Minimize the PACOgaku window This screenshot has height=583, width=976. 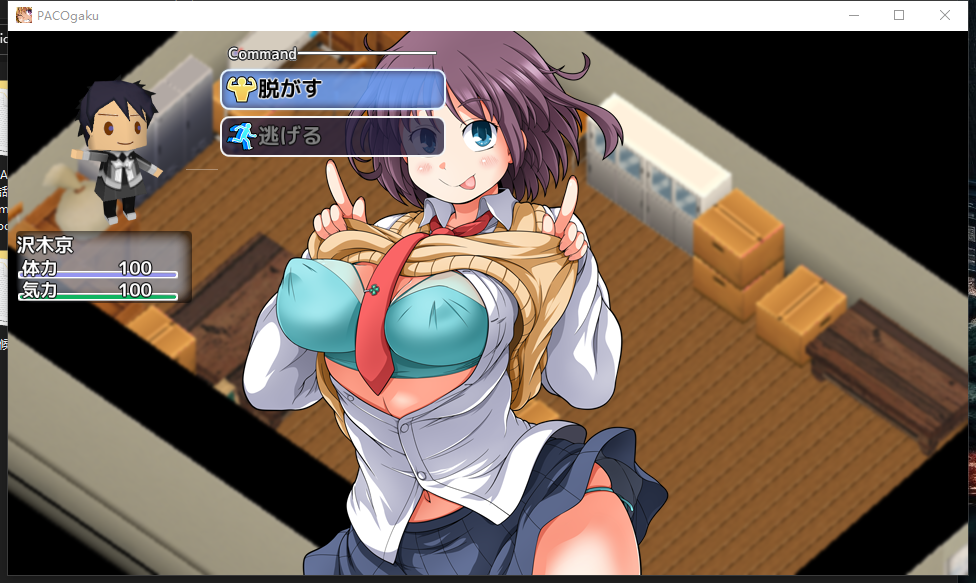tap(853, 15)
